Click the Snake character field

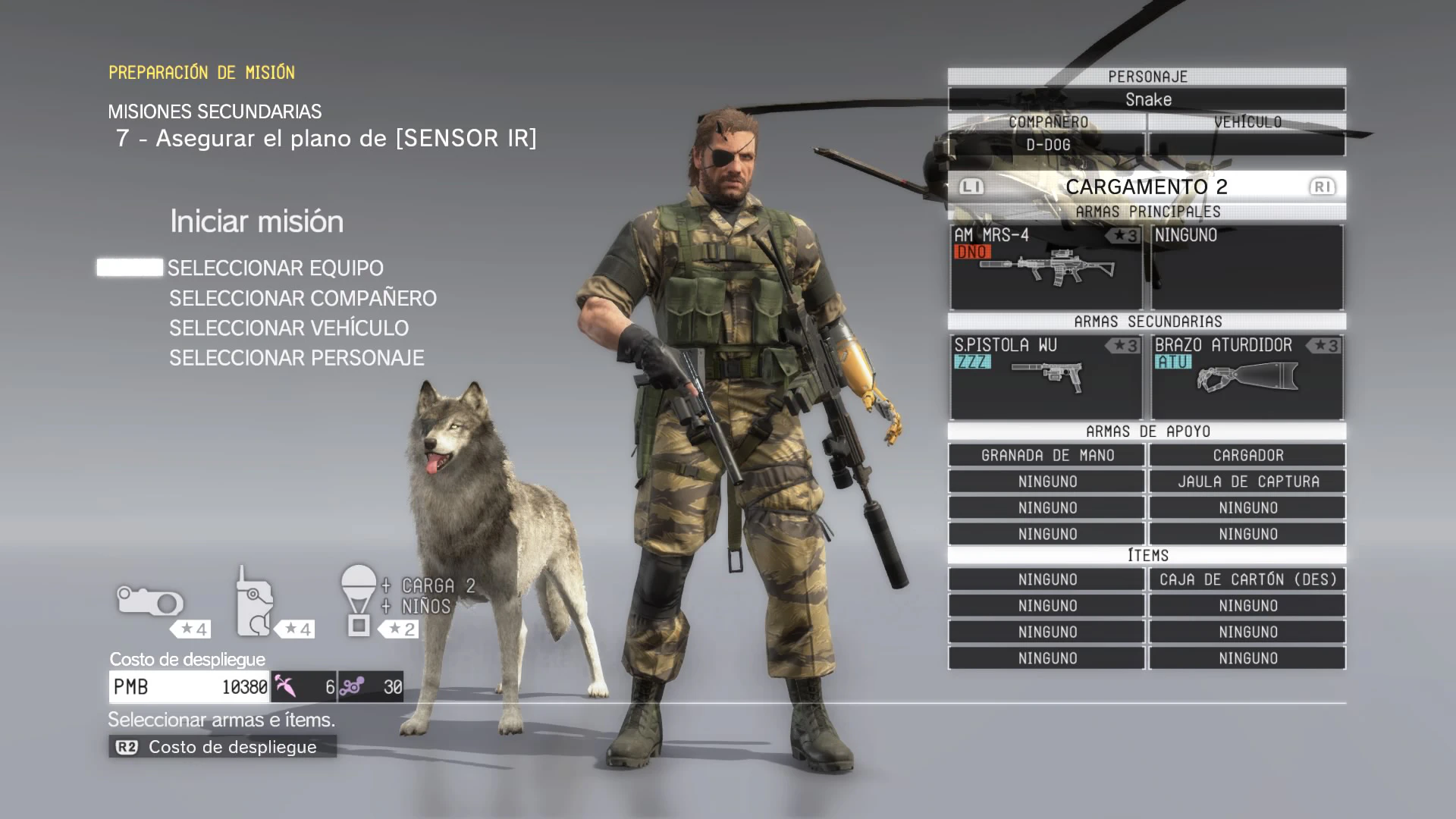click(1147, 99)
